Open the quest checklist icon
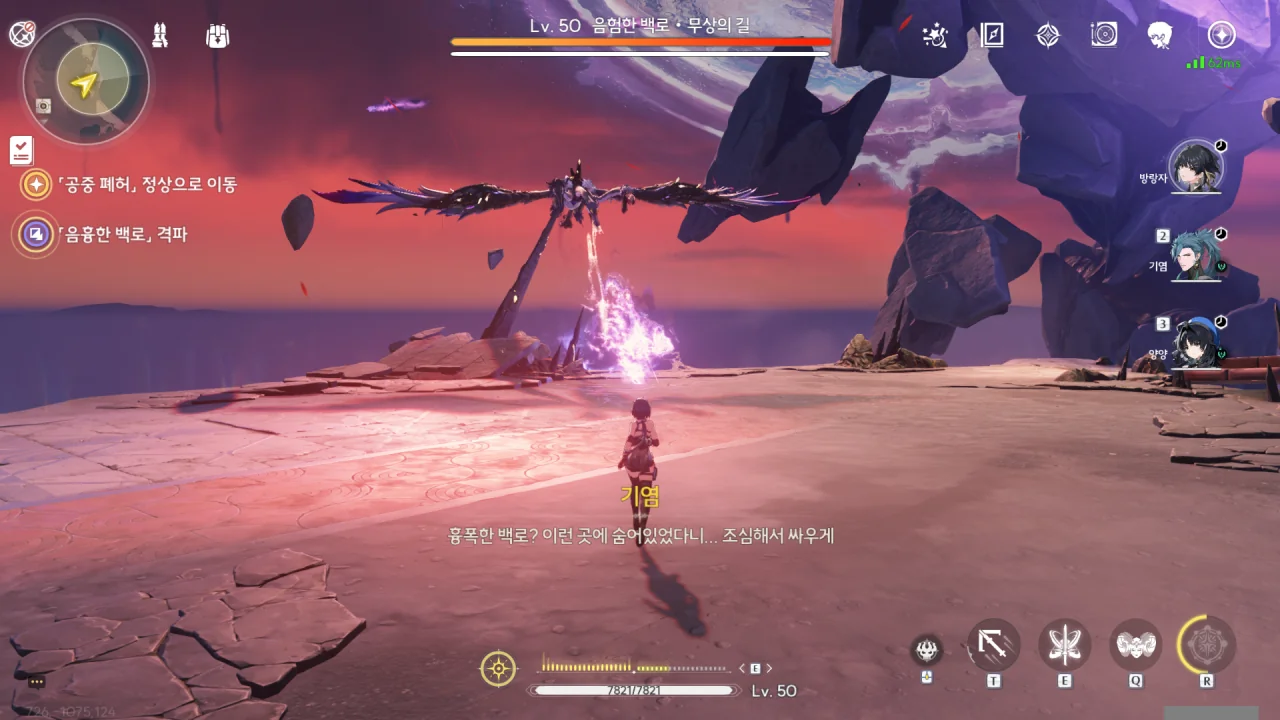The image size is (1280, 720). pos(21,150)
